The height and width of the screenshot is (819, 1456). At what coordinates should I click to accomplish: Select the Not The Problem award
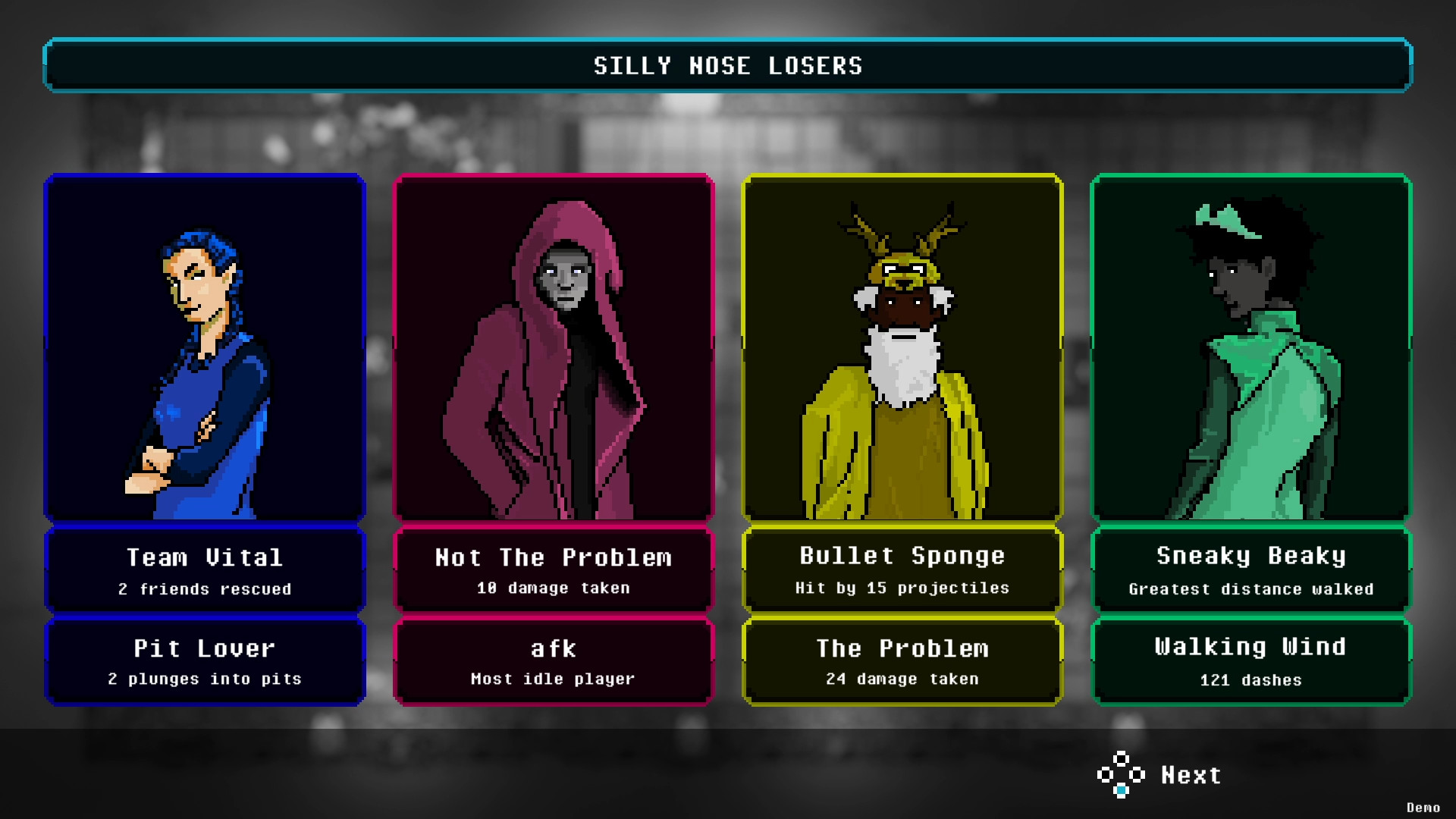click(x=554, y=570)
